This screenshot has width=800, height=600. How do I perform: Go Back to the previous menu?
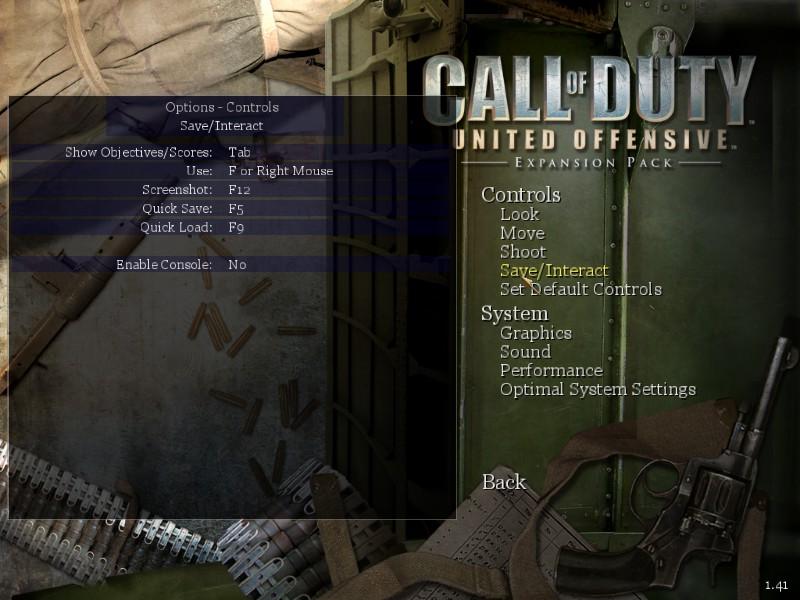(x=504, y=482)
